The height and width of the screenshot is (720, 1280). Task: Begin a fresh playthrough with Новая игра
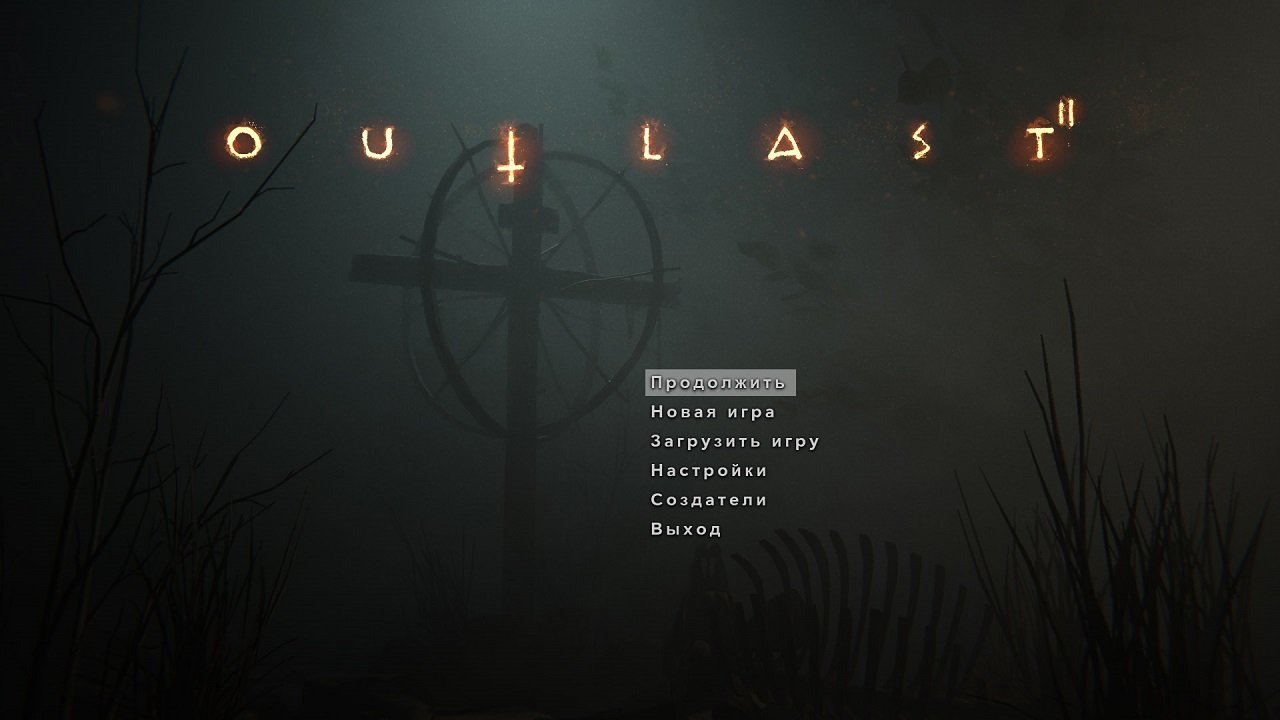[713, 411]
